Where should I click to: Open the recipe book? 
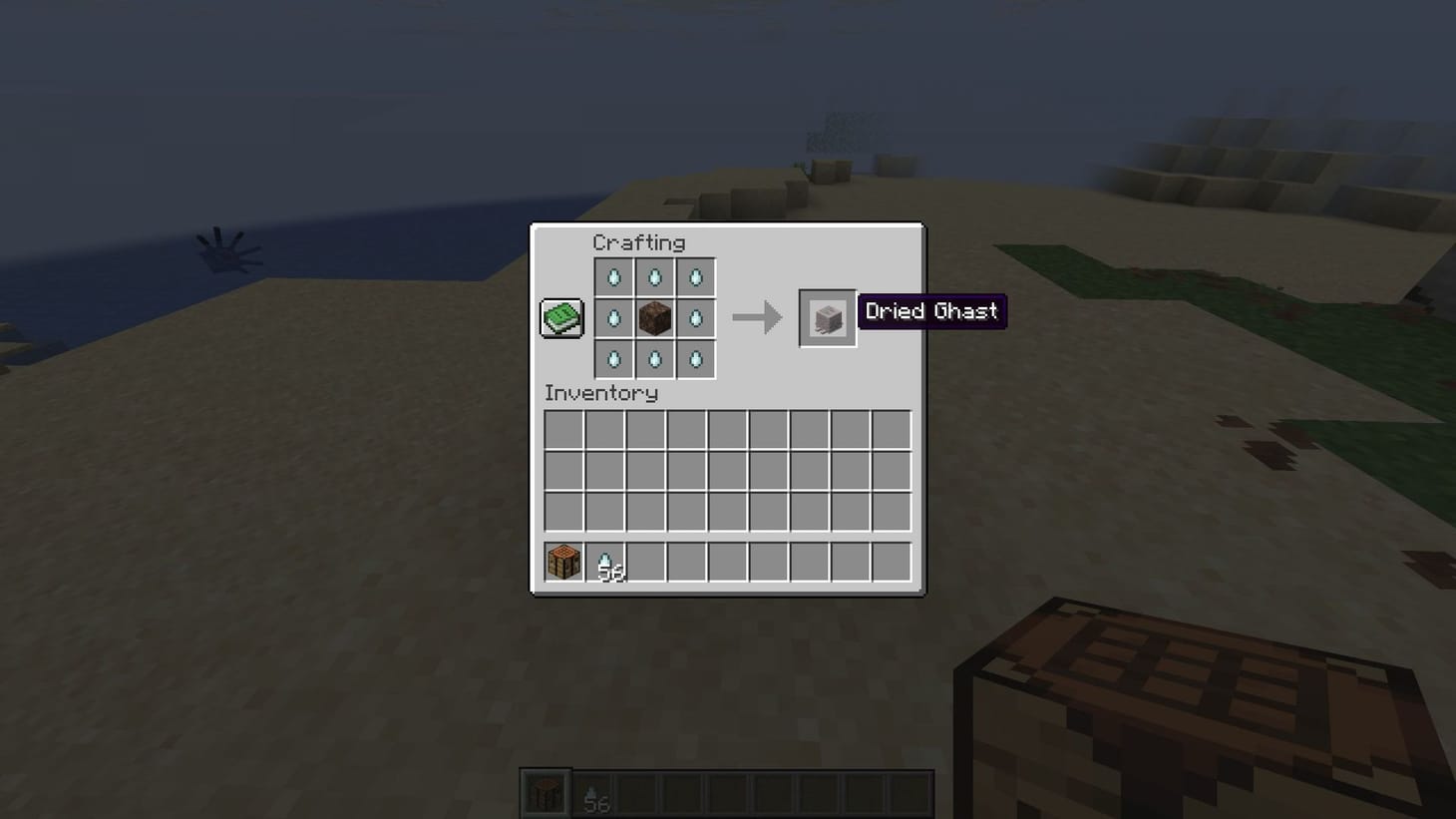(x=560, y=317)
